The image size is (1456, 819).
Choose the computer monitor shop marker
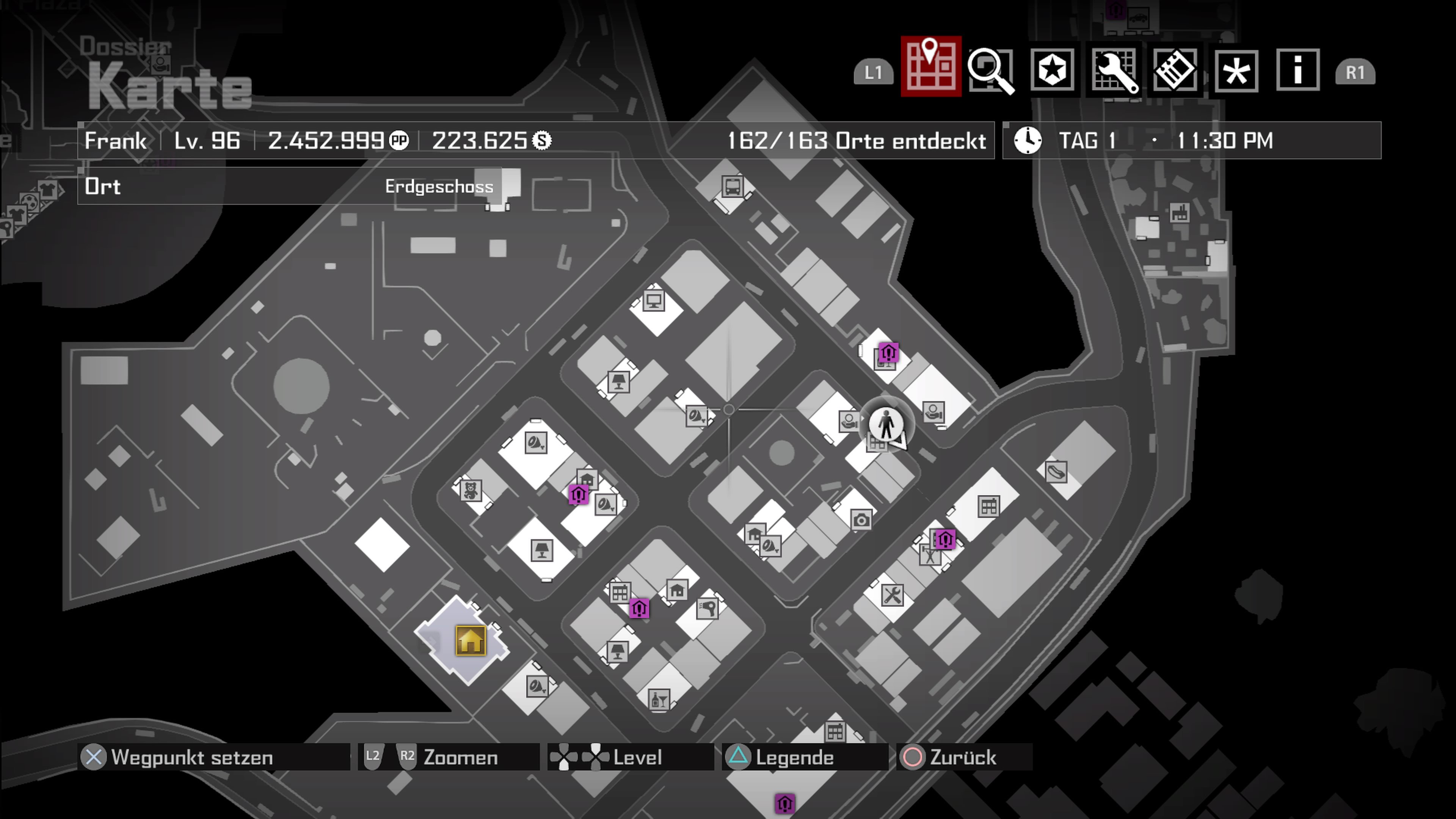click(654, 300)
